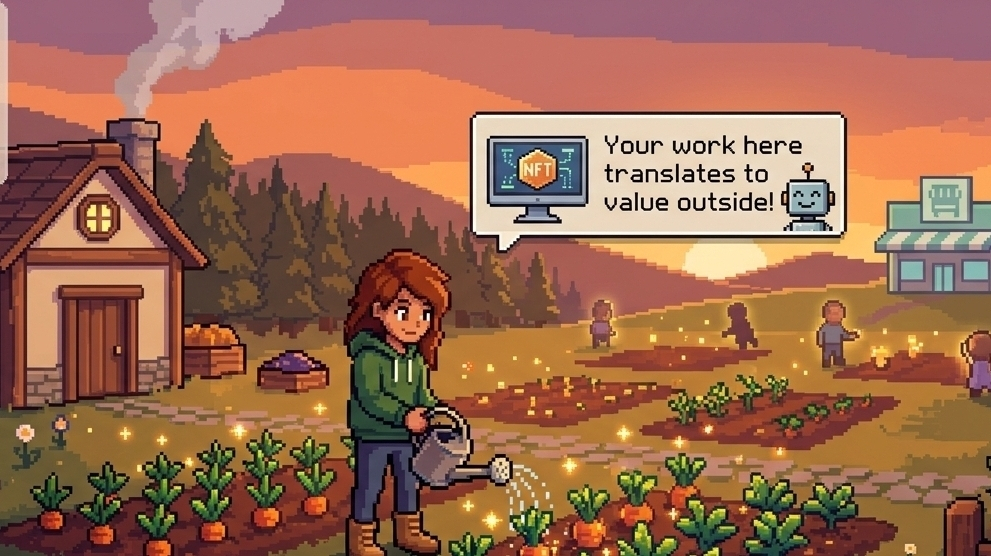Click the NFT monitor icon in the dialogue box
Screen dimensions: 991x556
click(537, 176)
